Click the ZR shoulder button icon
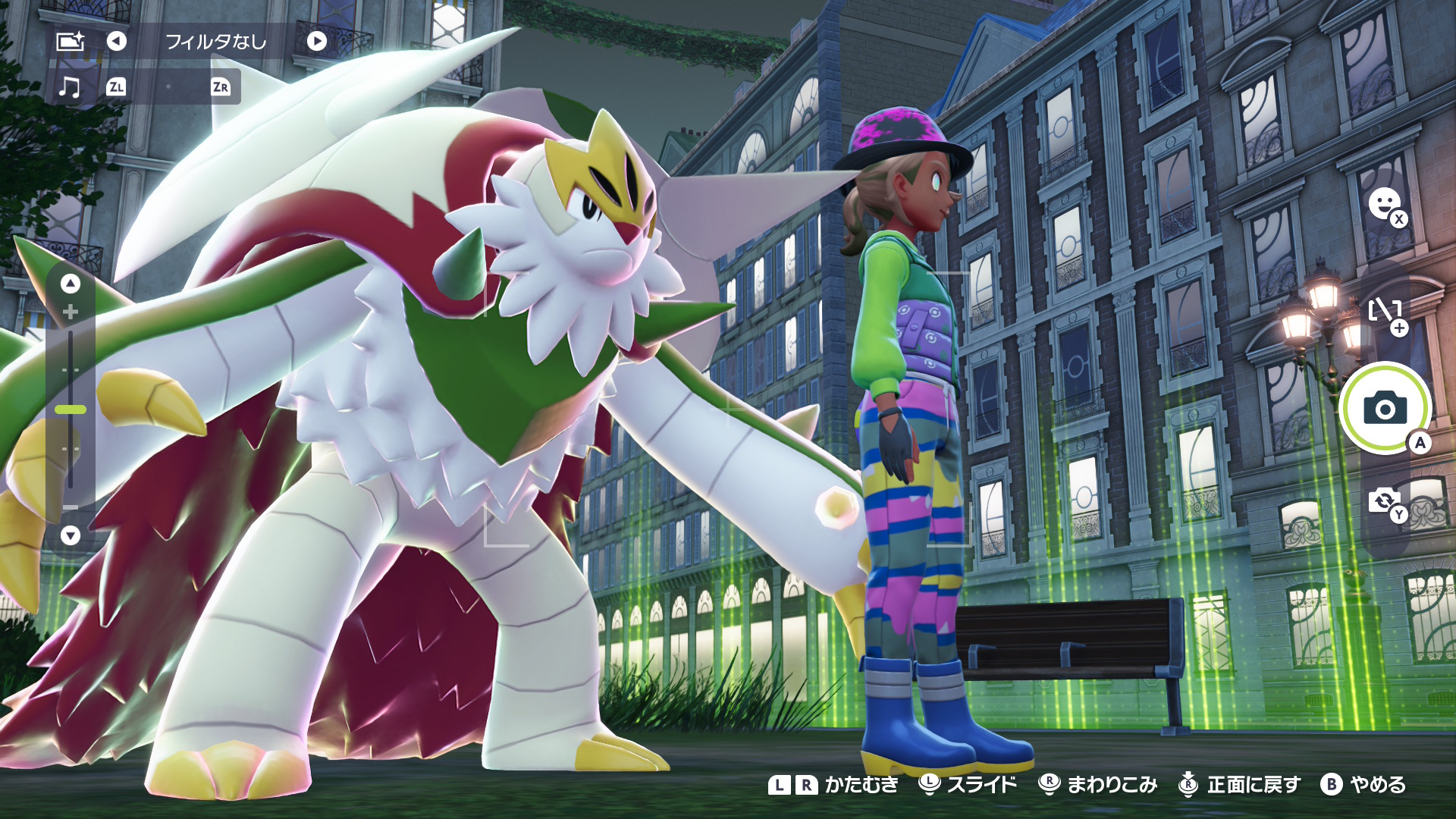Viewport: 1456px width, 819px height. pos(221,86)
